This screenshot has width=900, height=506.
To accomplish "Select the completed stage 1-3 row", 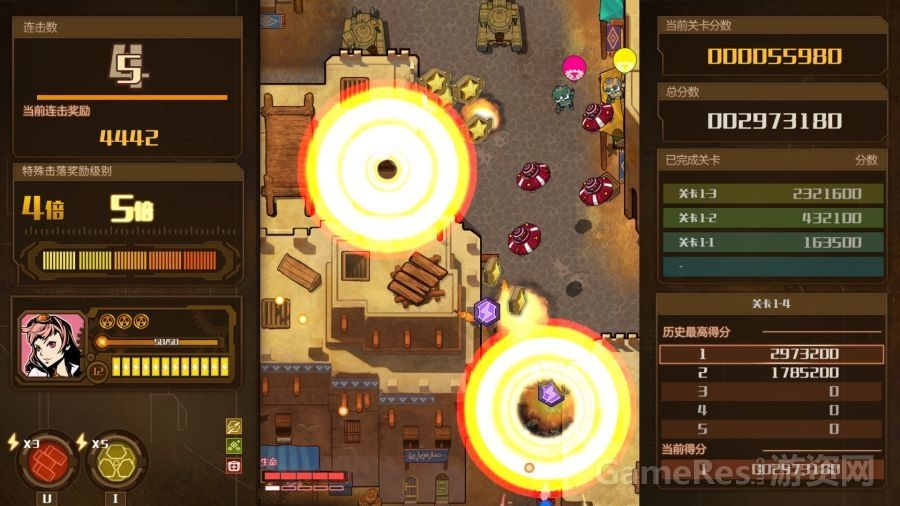I will tap(772, 194).
